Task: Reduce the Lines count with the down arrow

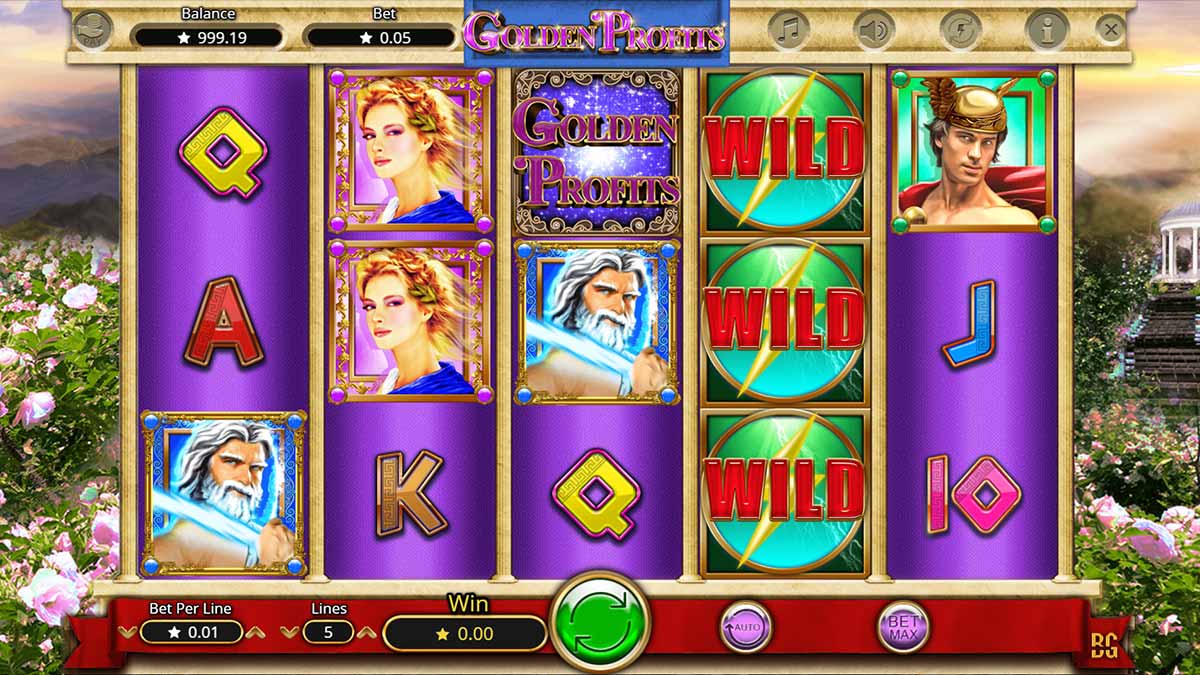Action: coord(290,632)
